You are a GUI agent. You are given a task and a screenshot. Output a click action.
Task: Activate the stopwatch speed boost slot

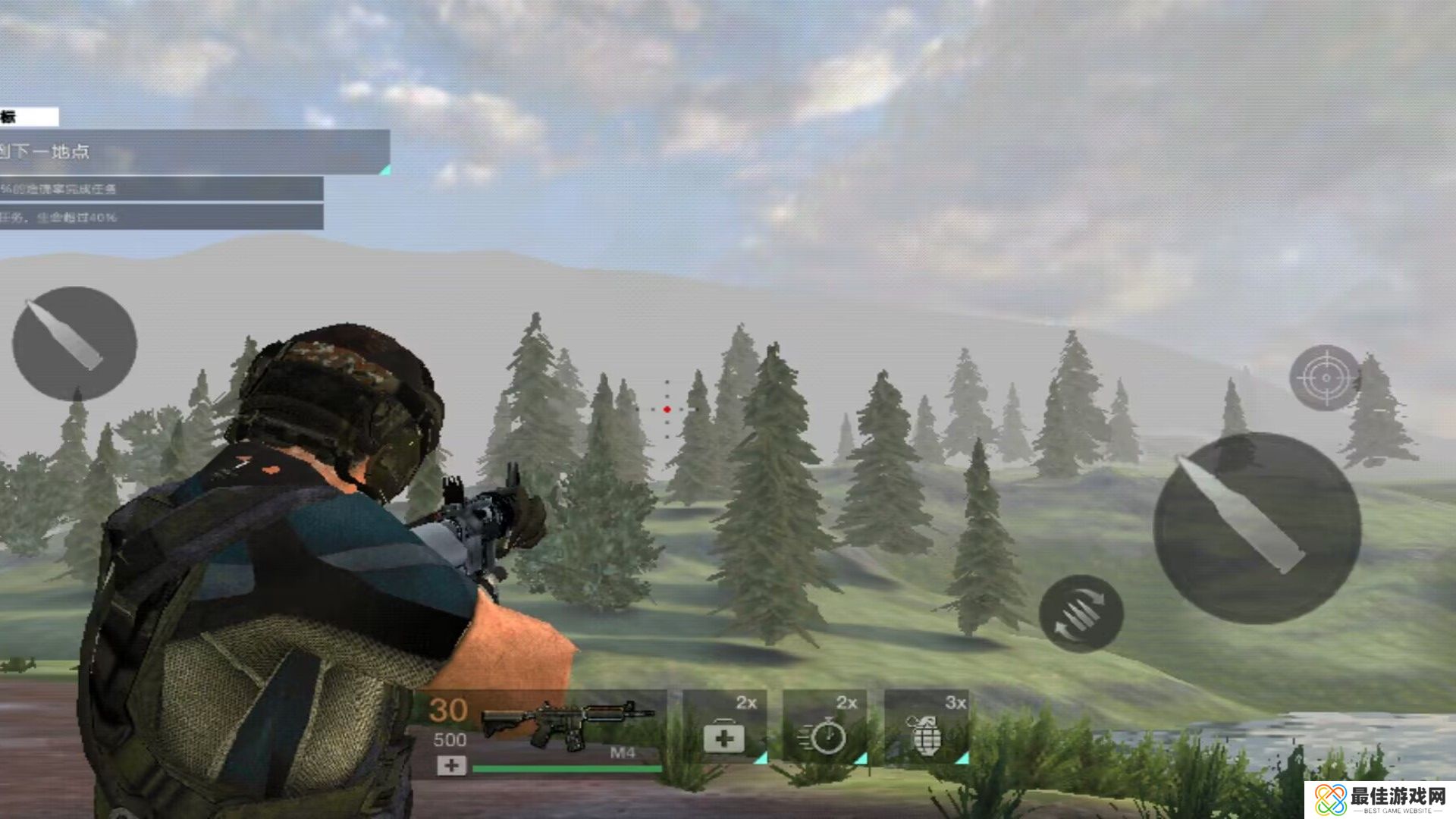825,726
